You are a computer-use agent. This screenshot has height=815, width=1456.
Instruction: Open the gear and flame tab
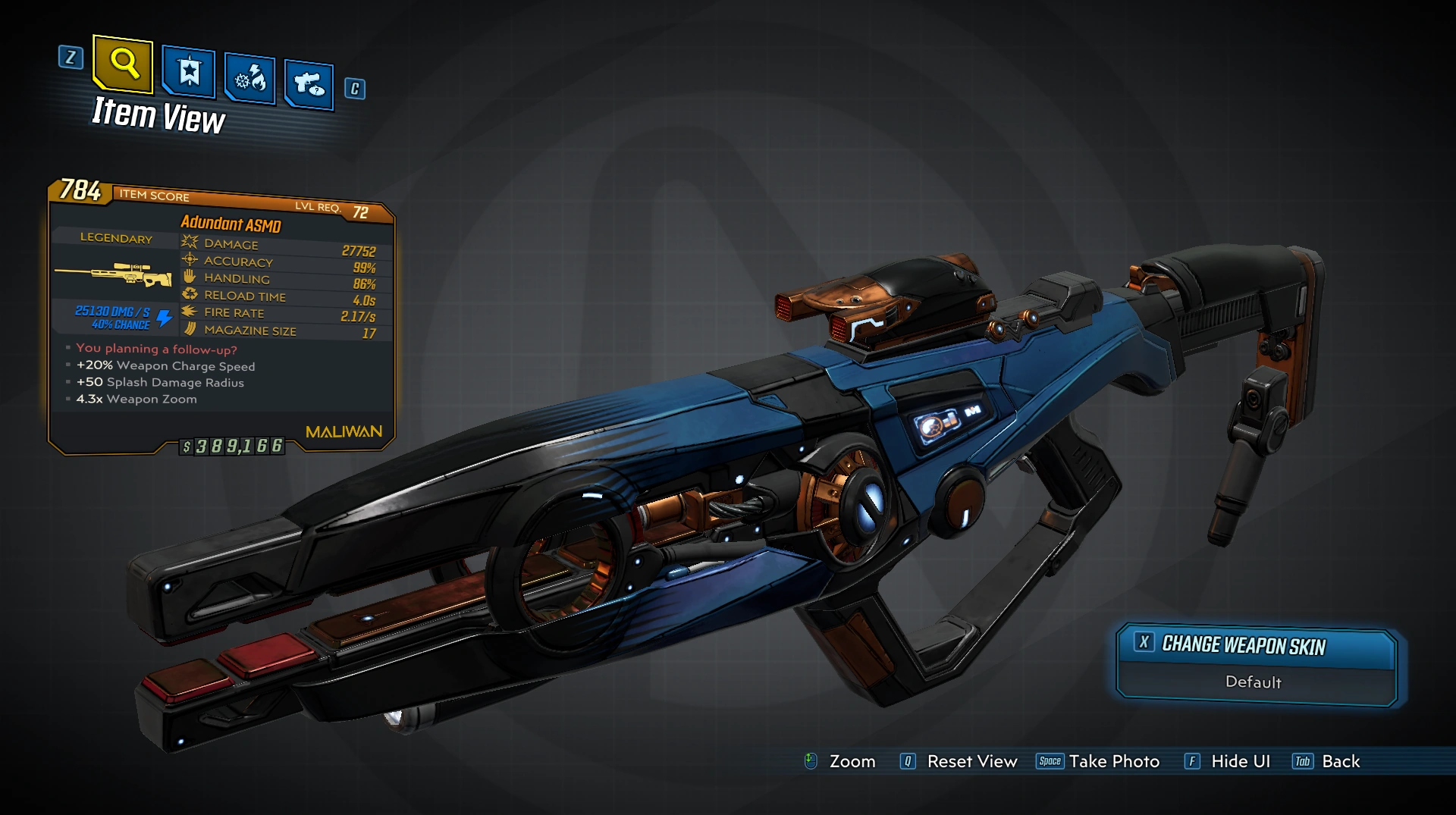point(250,78)
